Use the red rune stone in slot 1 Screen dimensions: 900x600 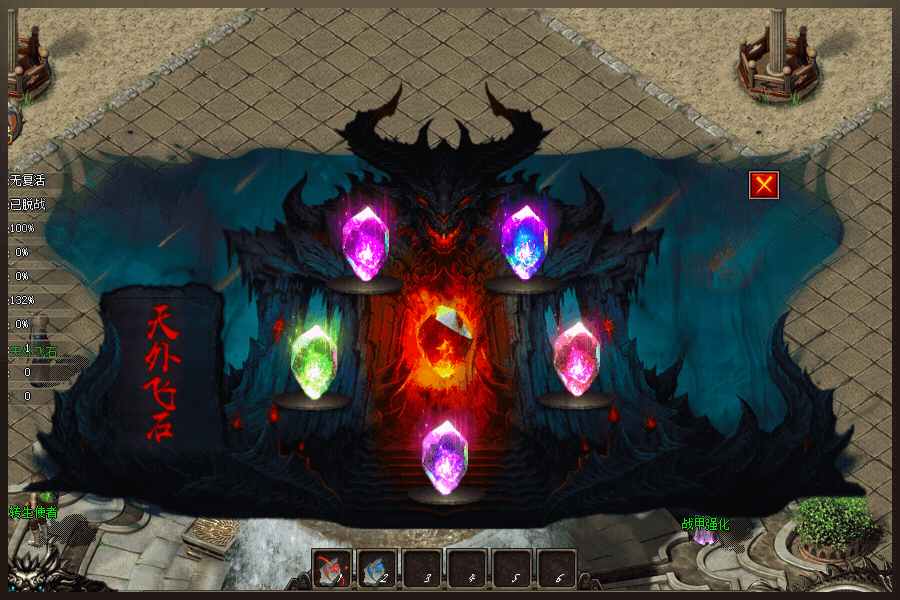(x=331, y=569)
